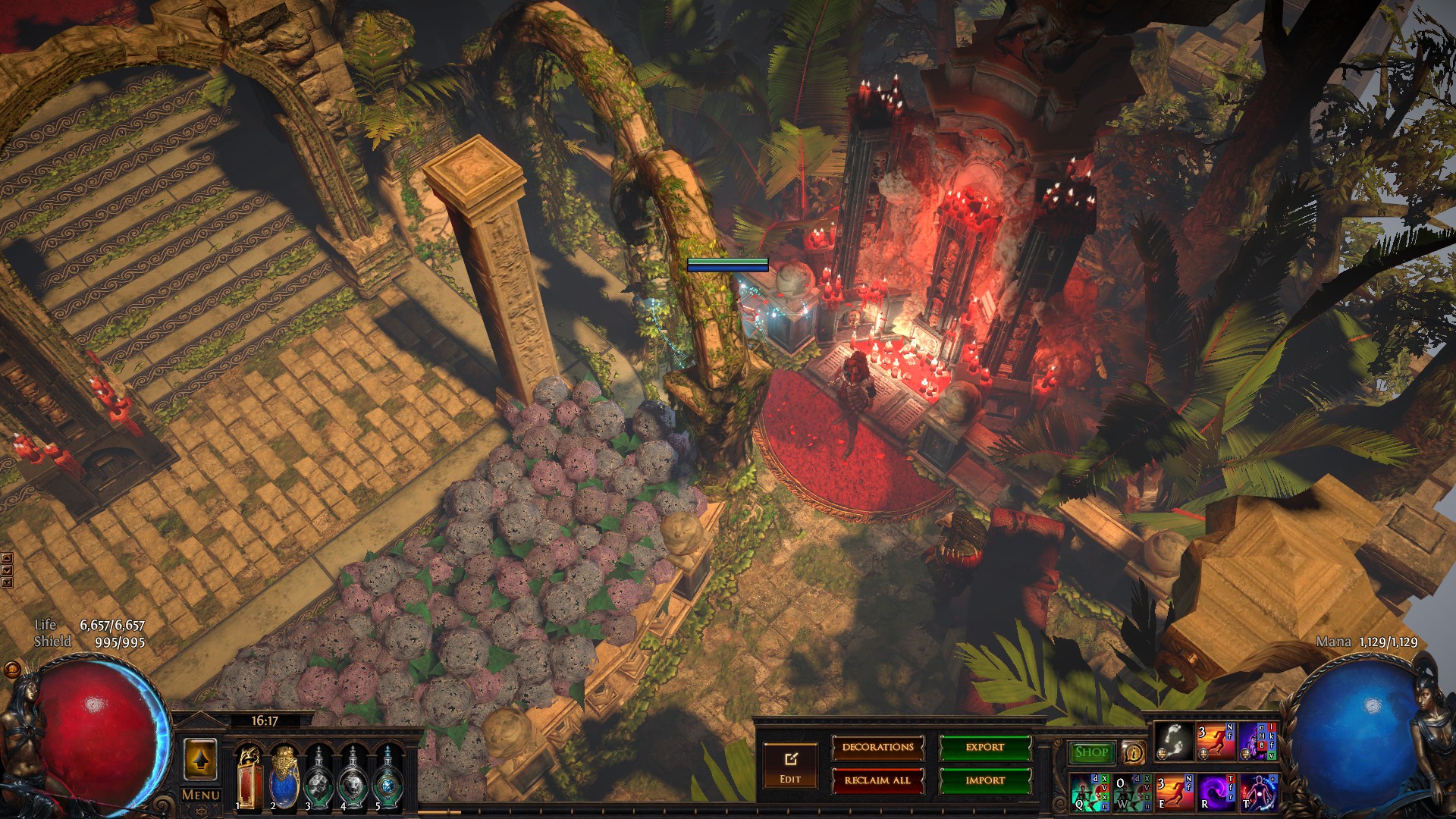1456x819 pixels.
Task: Open the green Shop button
Action: [x=1091, y=752]
